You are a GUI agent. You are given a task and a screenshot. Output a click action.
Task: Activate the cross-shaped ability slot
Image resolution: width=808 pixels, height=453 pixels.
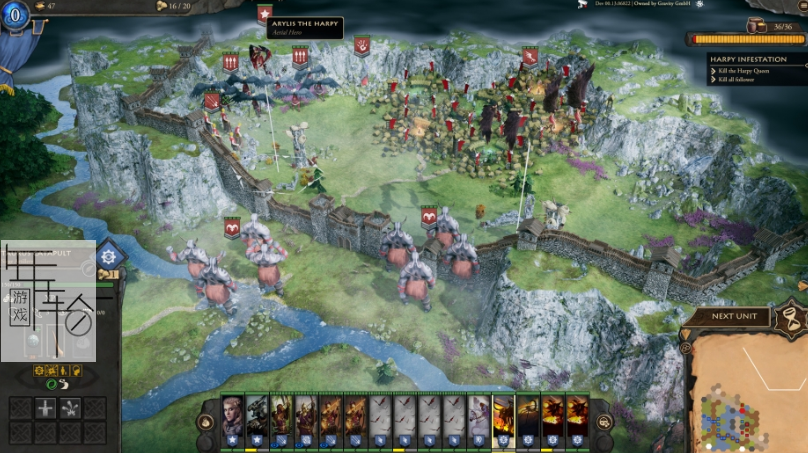45,408
